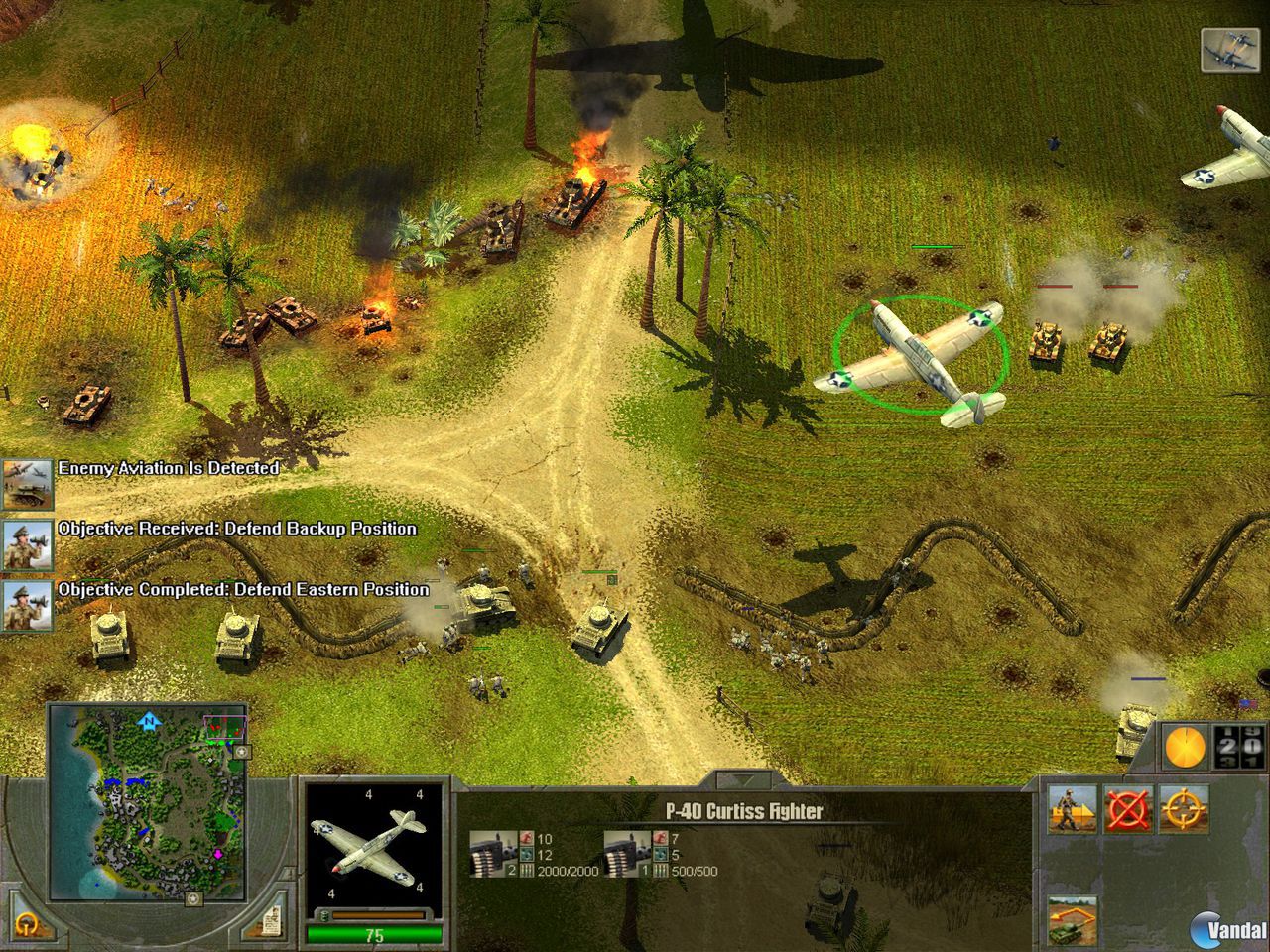Viewport: 1270px width, 952px height.
Task: Click the Enemy Aviation Is Detected notification
Action: 169,468
